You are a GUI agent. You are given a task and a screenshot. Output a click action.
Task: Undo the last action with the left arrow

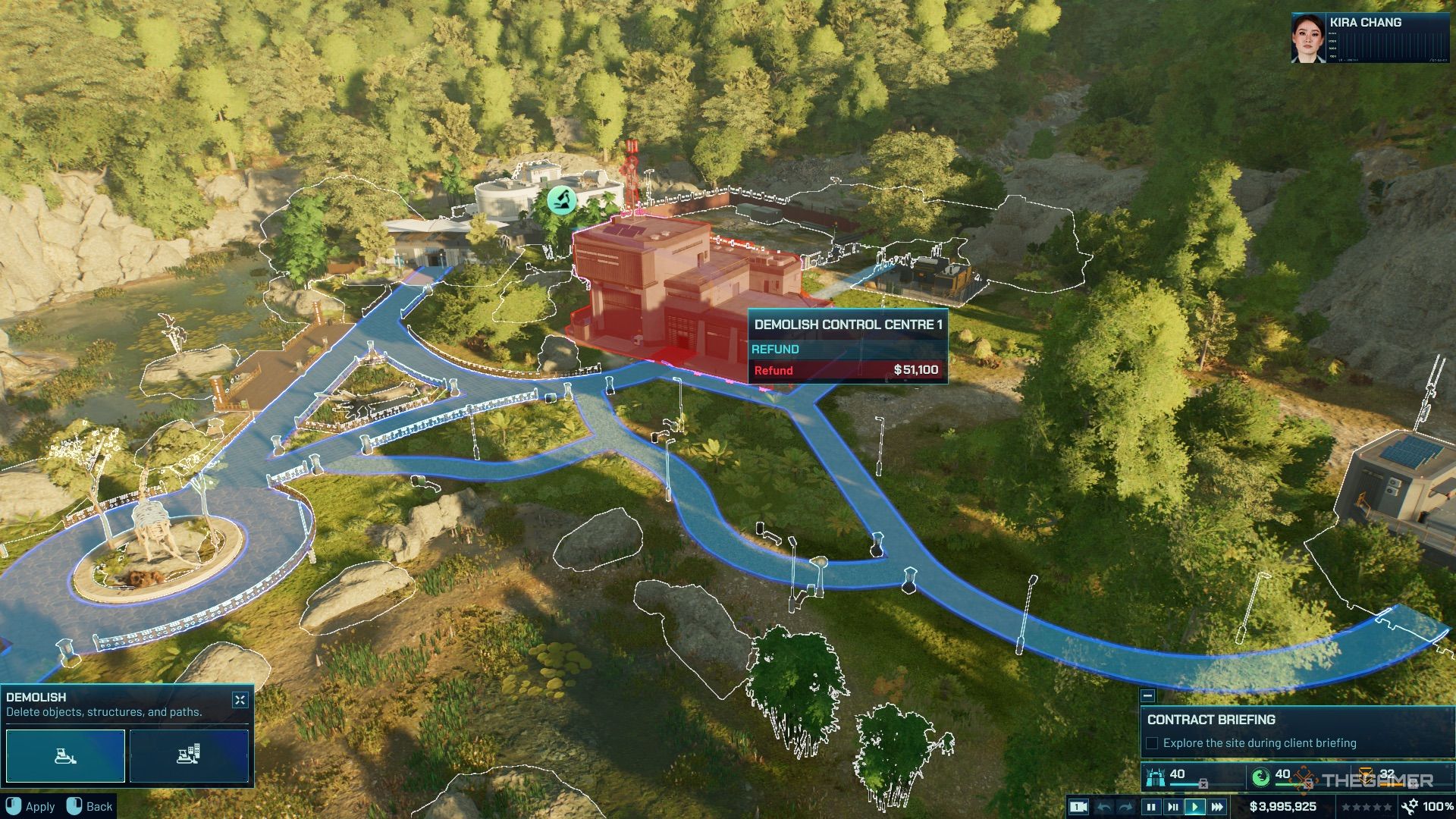point(1105,807)
